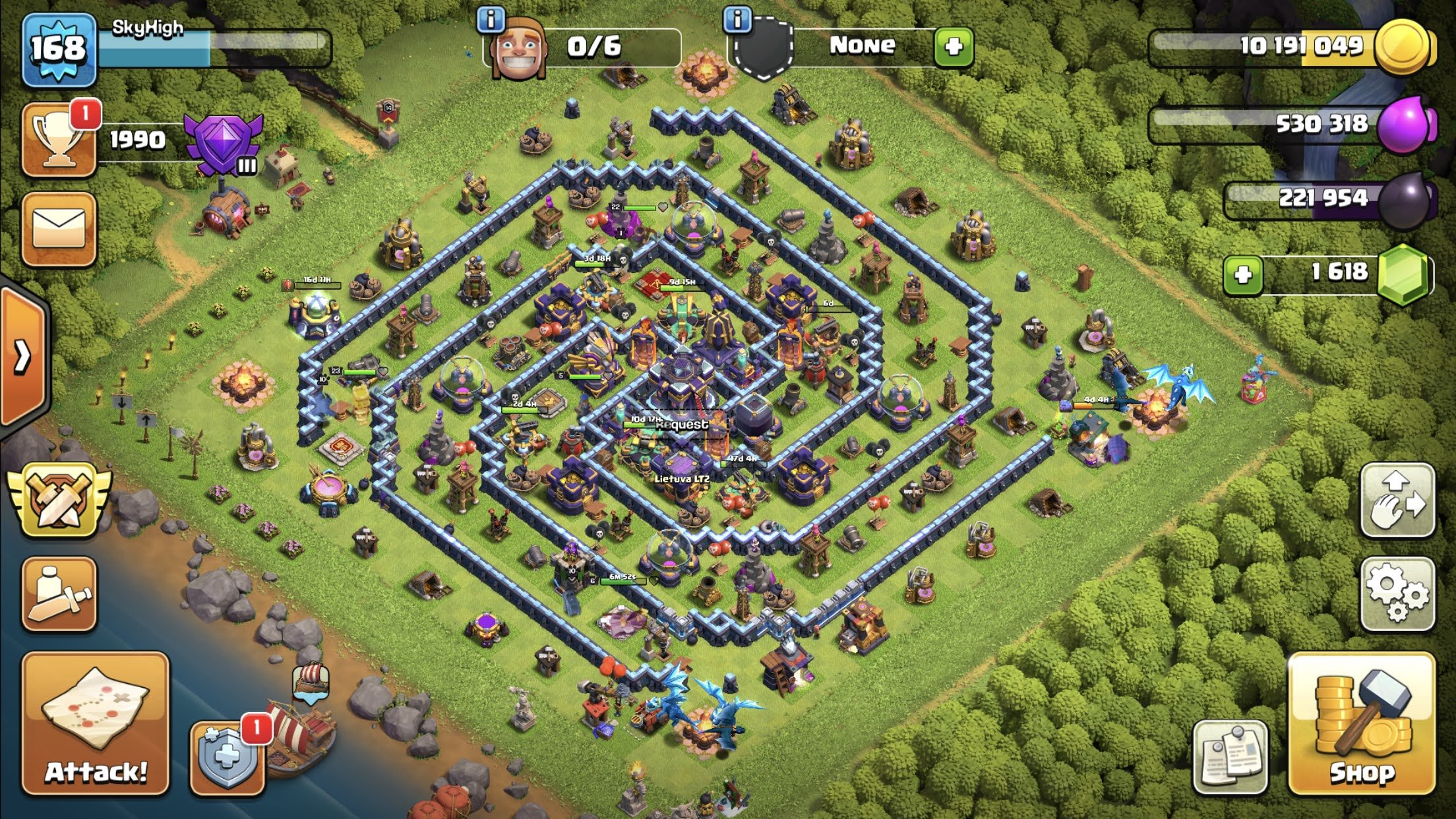
Task: Open the settings gears button
Action: point(1397,593)
